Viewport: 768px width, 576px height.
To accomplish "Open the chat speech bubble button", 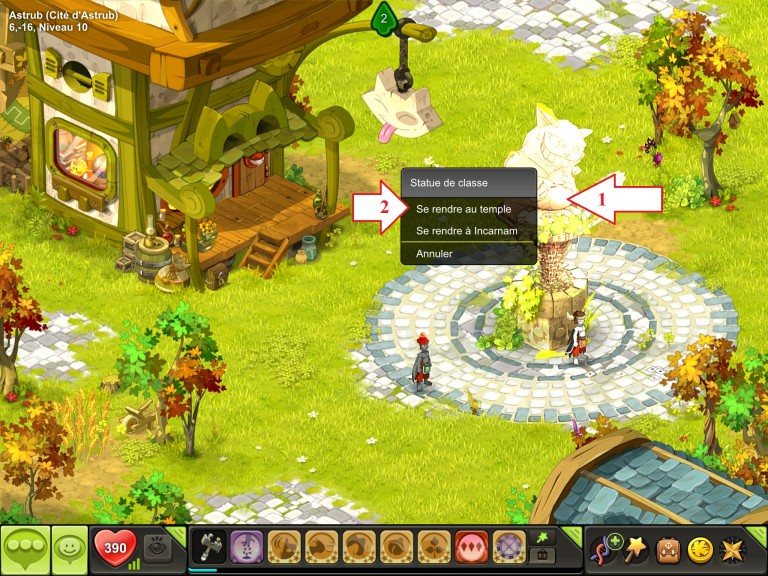I will click(25, 549).
